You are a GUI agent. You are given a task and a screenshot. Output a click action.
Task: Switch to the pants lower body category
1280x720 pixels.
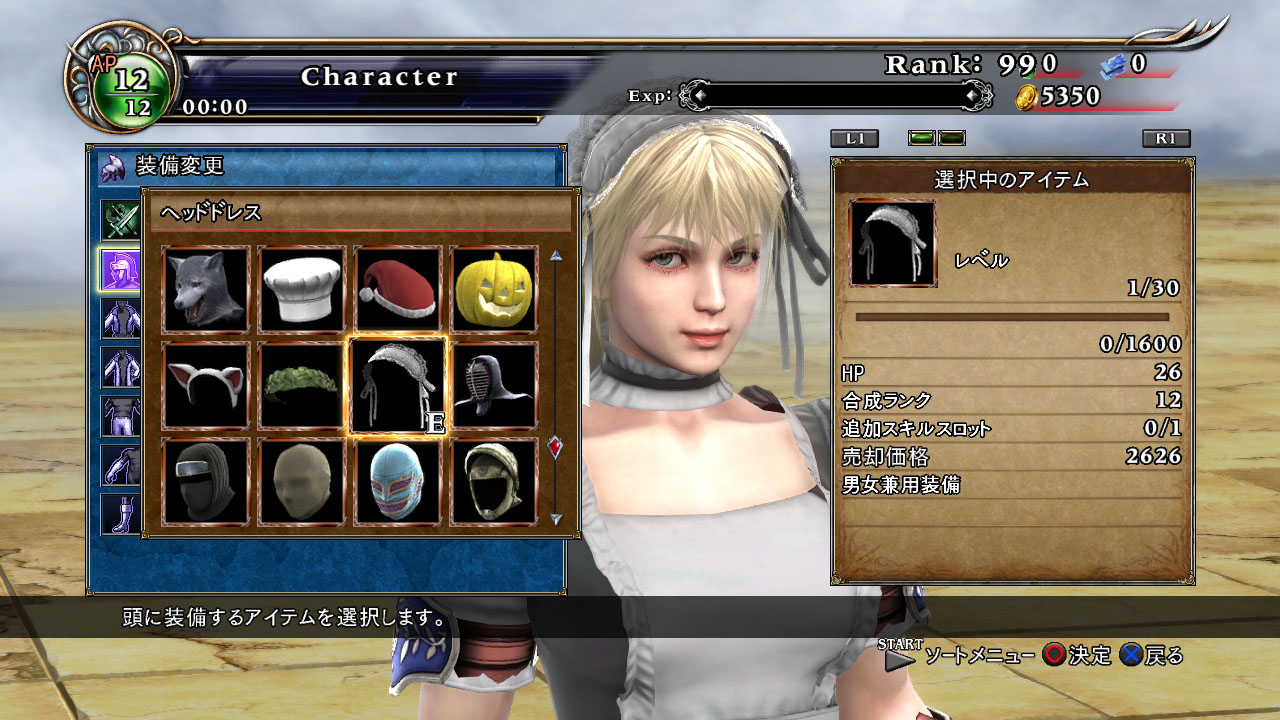121,417
